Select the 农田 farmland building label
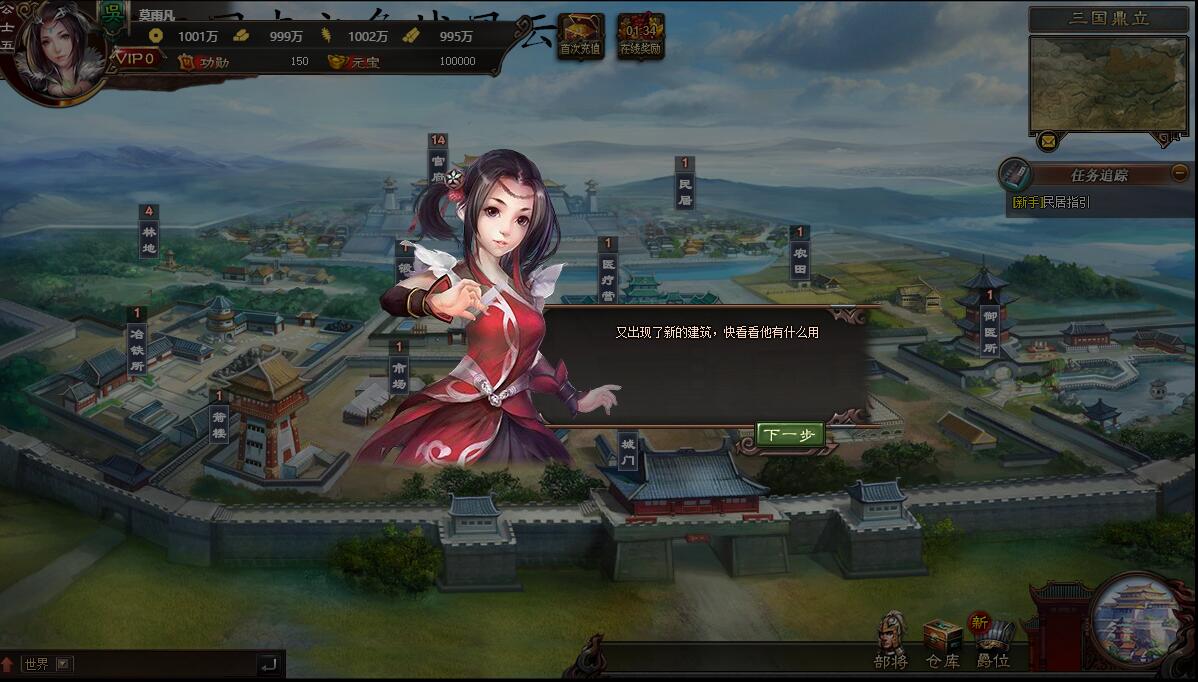1198x682 pixels. (799, 257)
